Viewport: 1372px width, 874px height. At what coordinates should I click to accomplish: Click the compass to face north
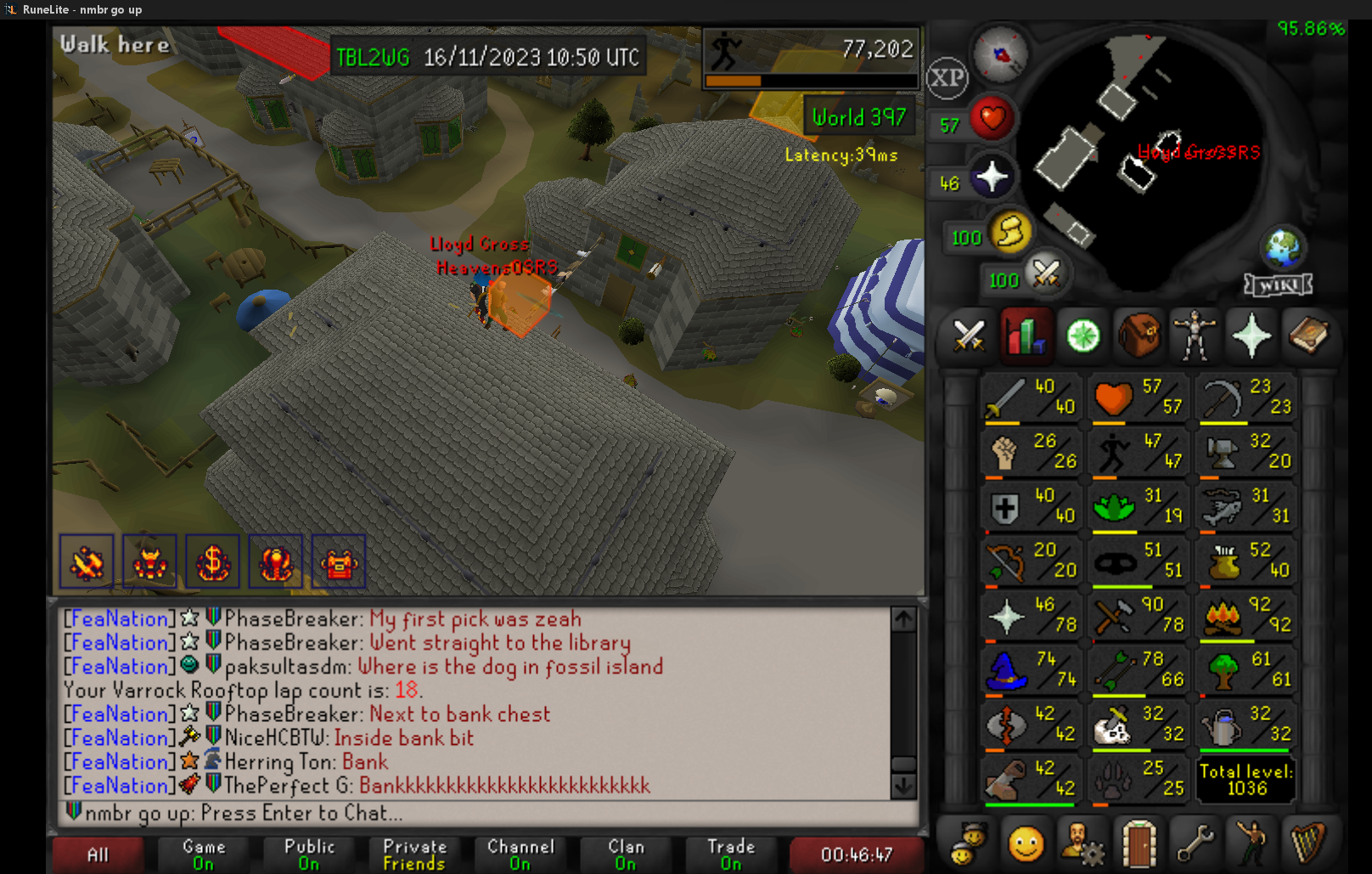pos(1001,54)
